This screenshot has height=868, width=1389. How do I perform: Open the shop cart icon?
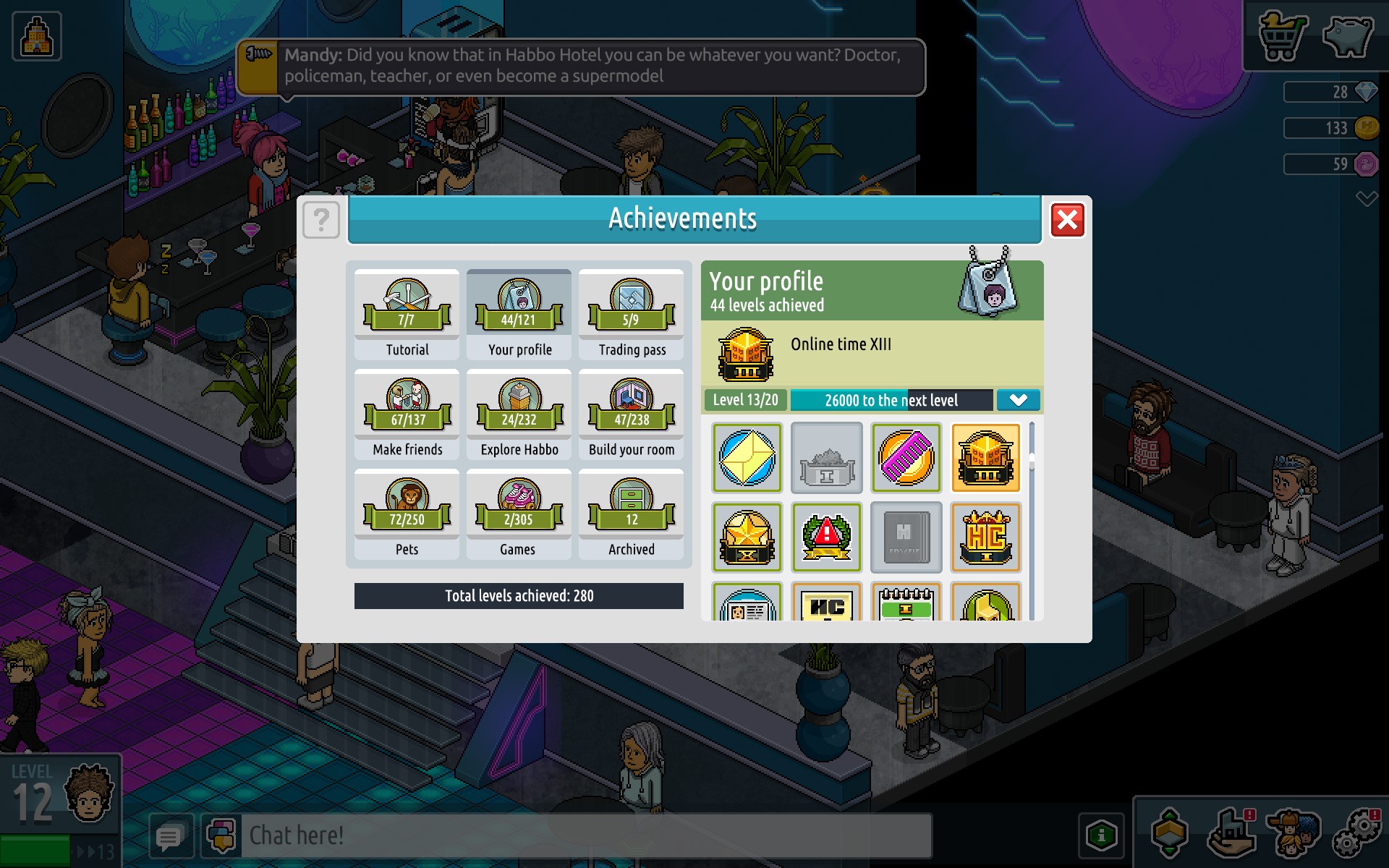click(1282, 36)
